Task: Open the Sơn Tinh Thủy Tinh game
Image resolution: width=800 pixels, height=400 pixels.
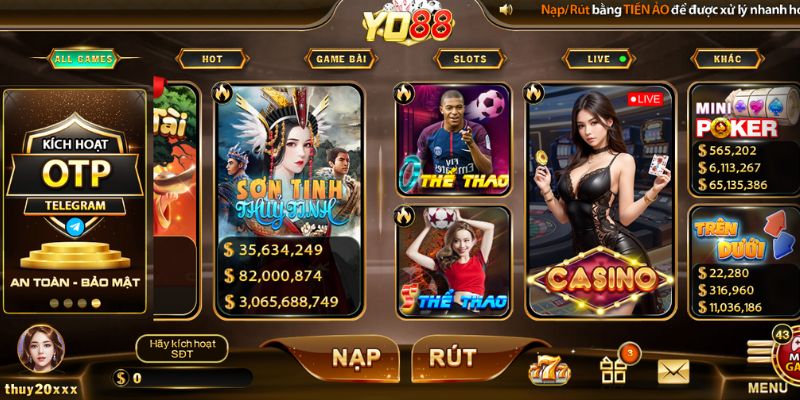Action: (288, 200)
